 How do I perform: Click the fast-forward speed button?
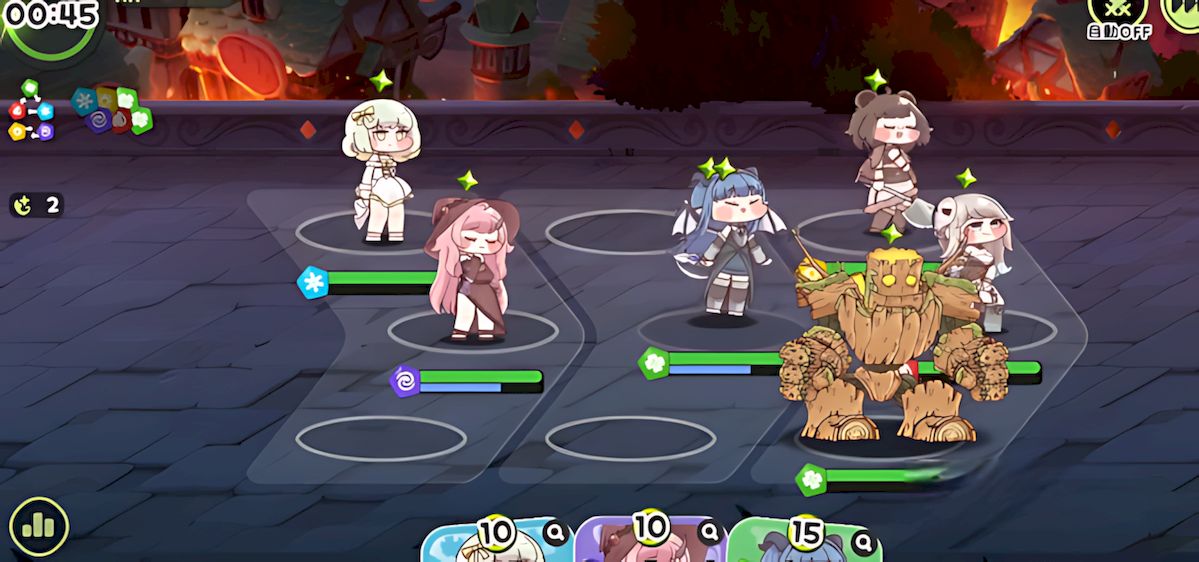1181,12
